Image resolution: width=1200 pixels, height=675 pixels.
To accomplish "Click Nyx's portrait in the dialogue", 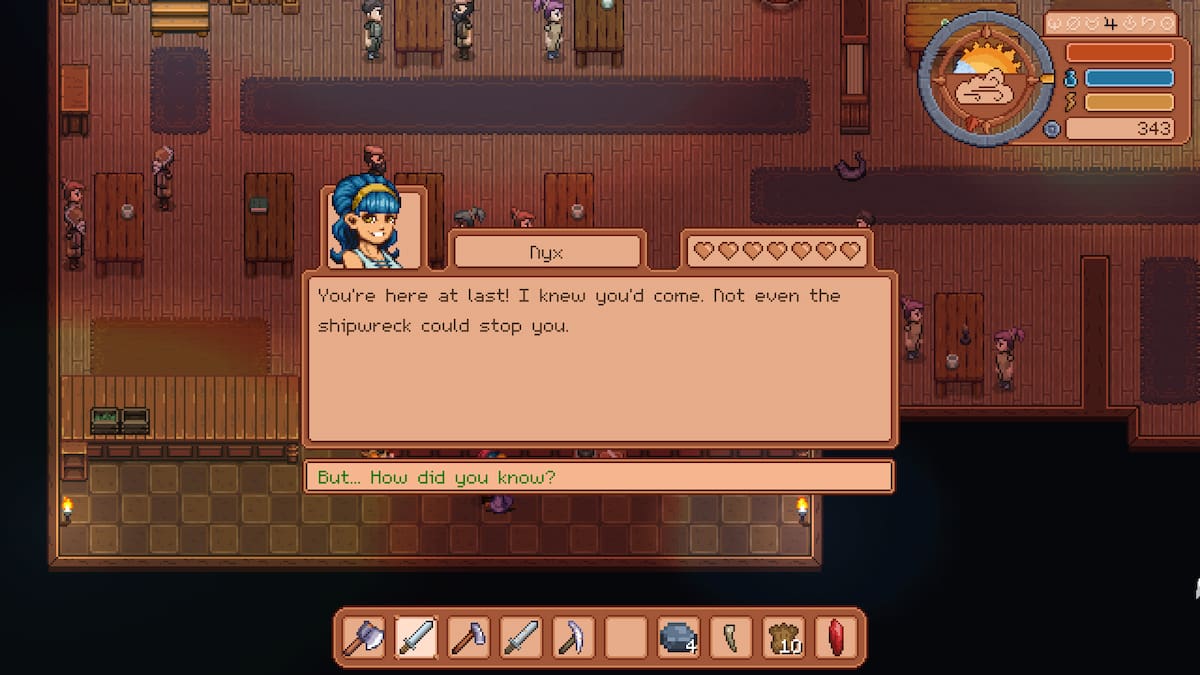I will [x=373, y=228].
